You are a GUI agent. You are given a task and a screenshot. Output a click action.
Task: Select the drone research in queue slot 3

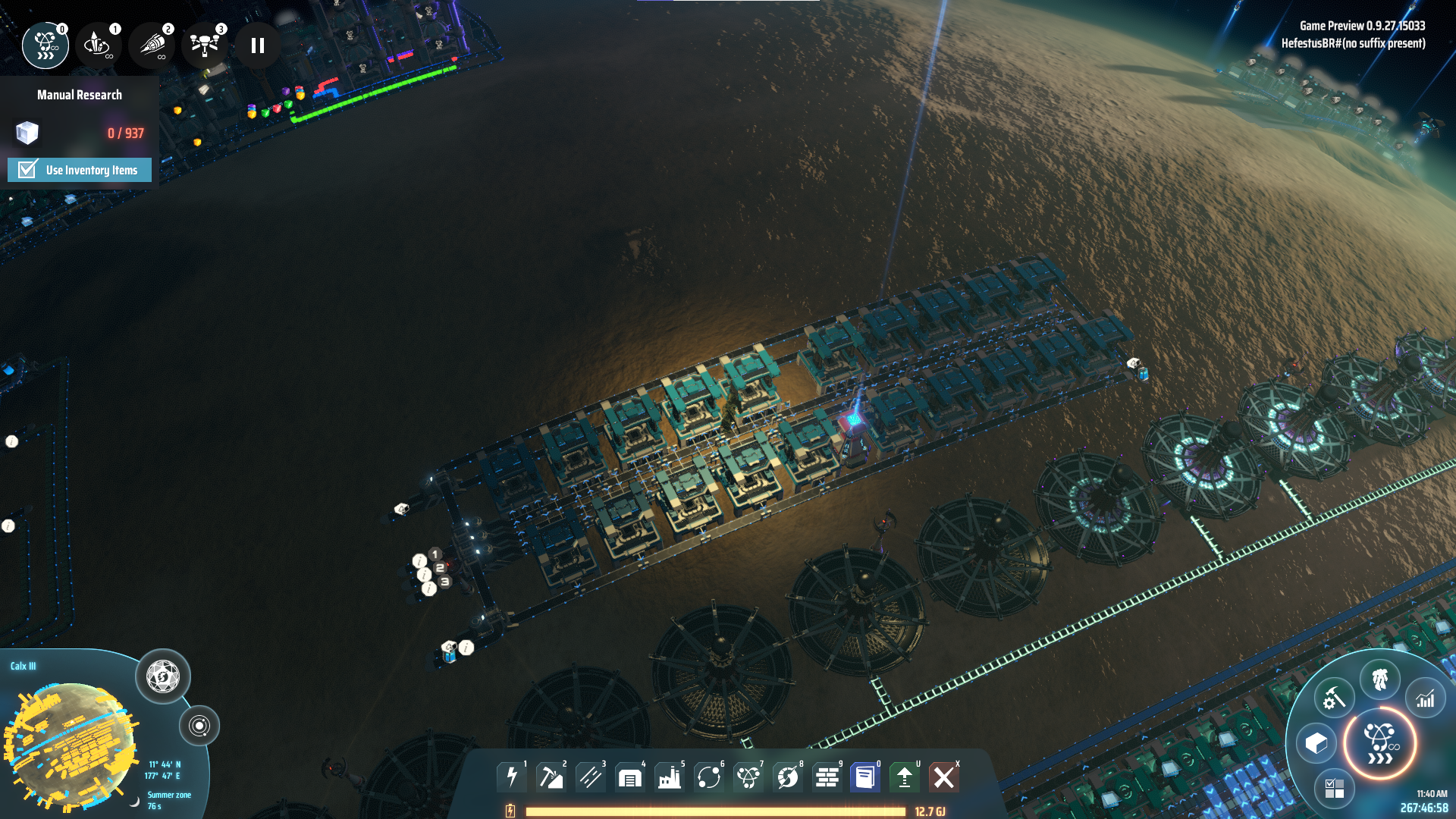coord(205,45)
